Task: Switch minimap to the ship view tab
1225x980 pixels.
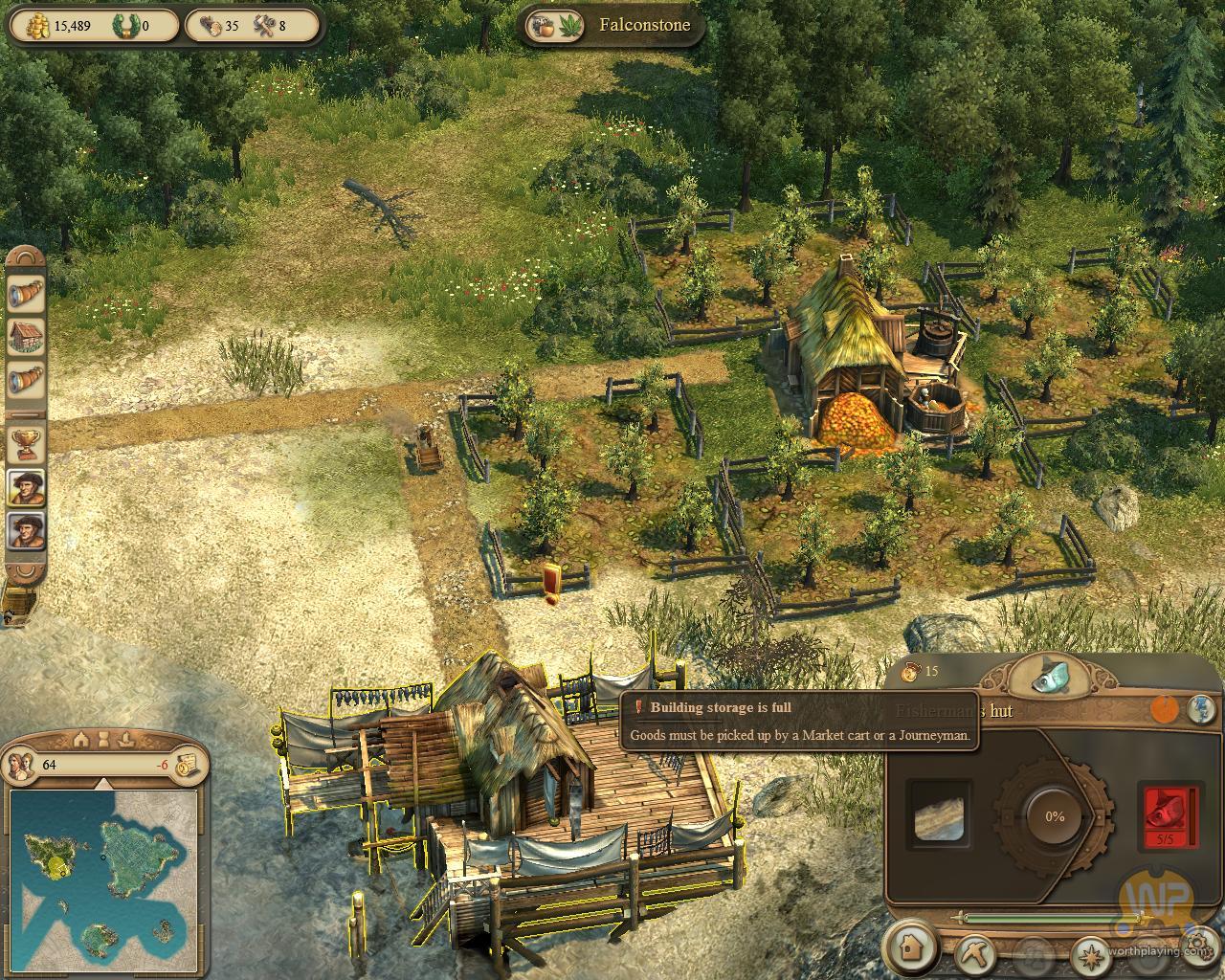Action: tap(125, 739)
